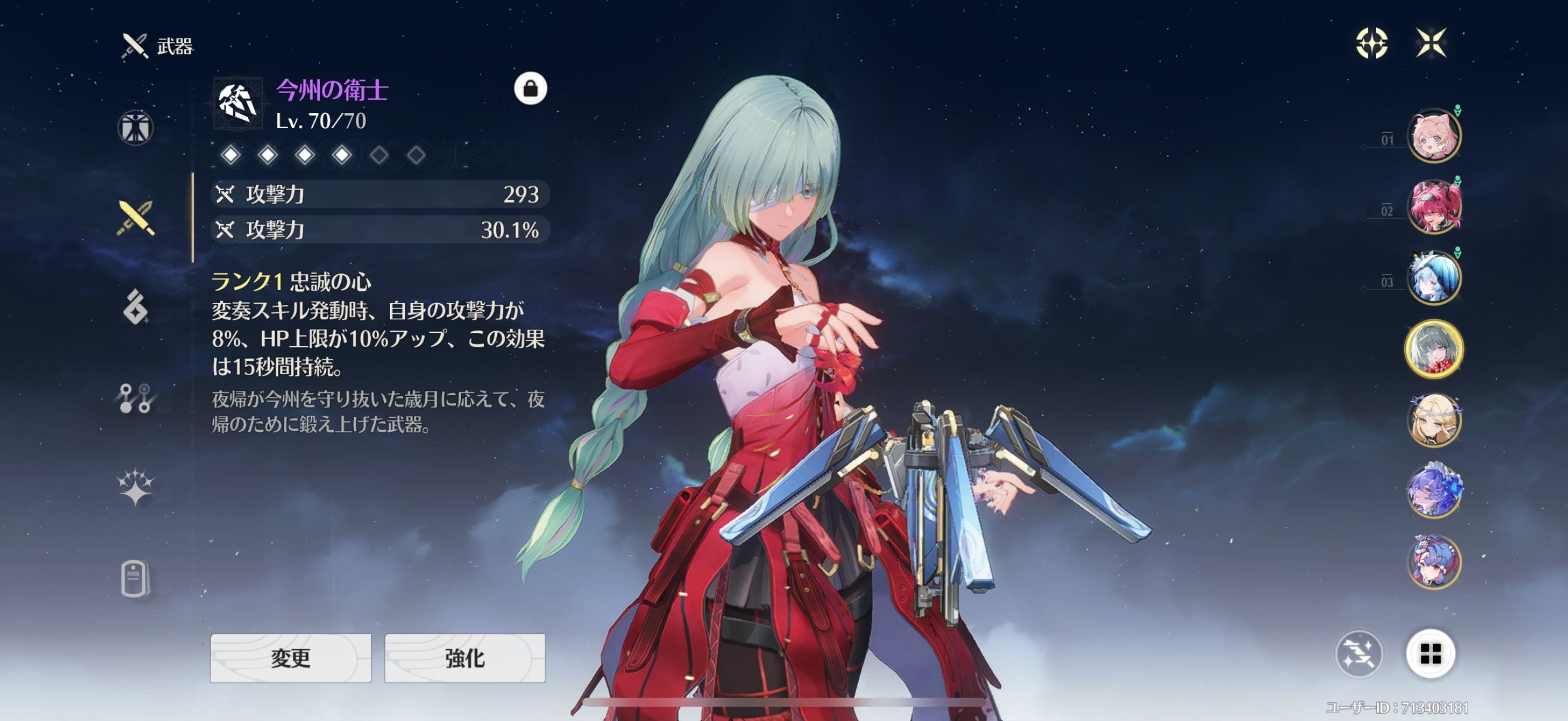
Task: Choose the red-haired character portrait
Action: coord(1433,207)
